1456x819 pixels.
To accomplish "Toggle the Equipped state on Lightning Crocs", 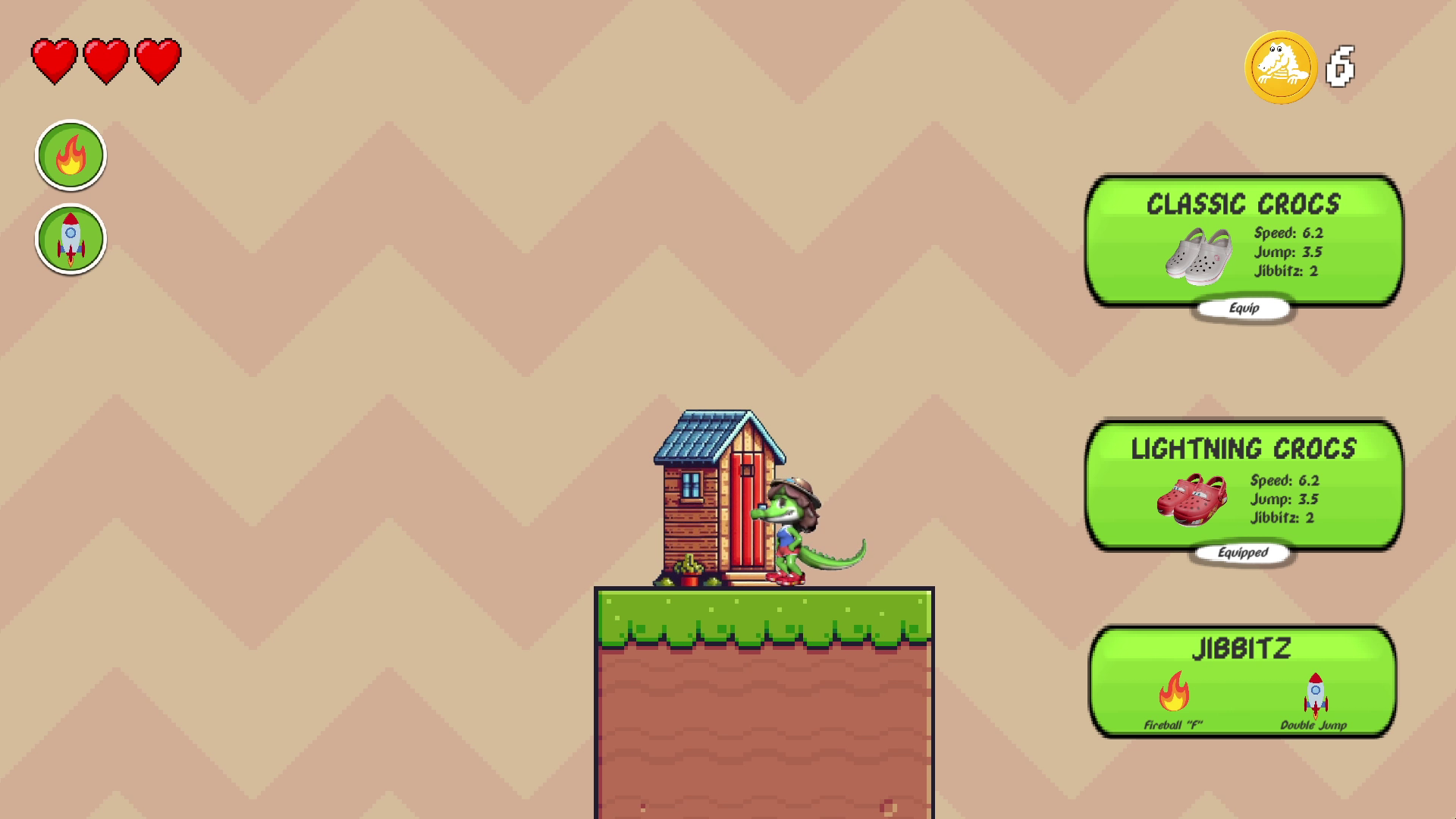I will [x=1243, y=554].
